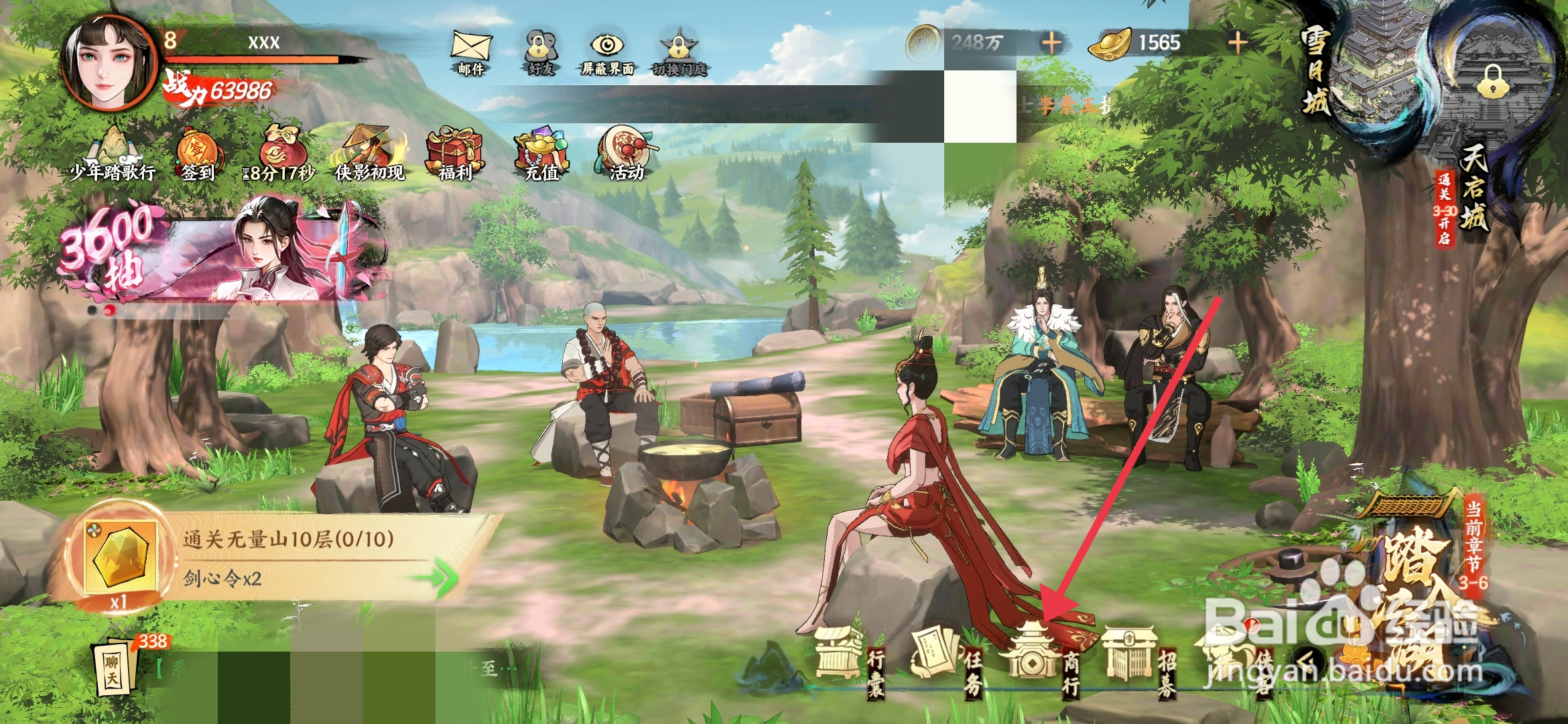The image size is (1568, 724).
Task: Open the 活动 events drum icon
Action: point(626,154)
